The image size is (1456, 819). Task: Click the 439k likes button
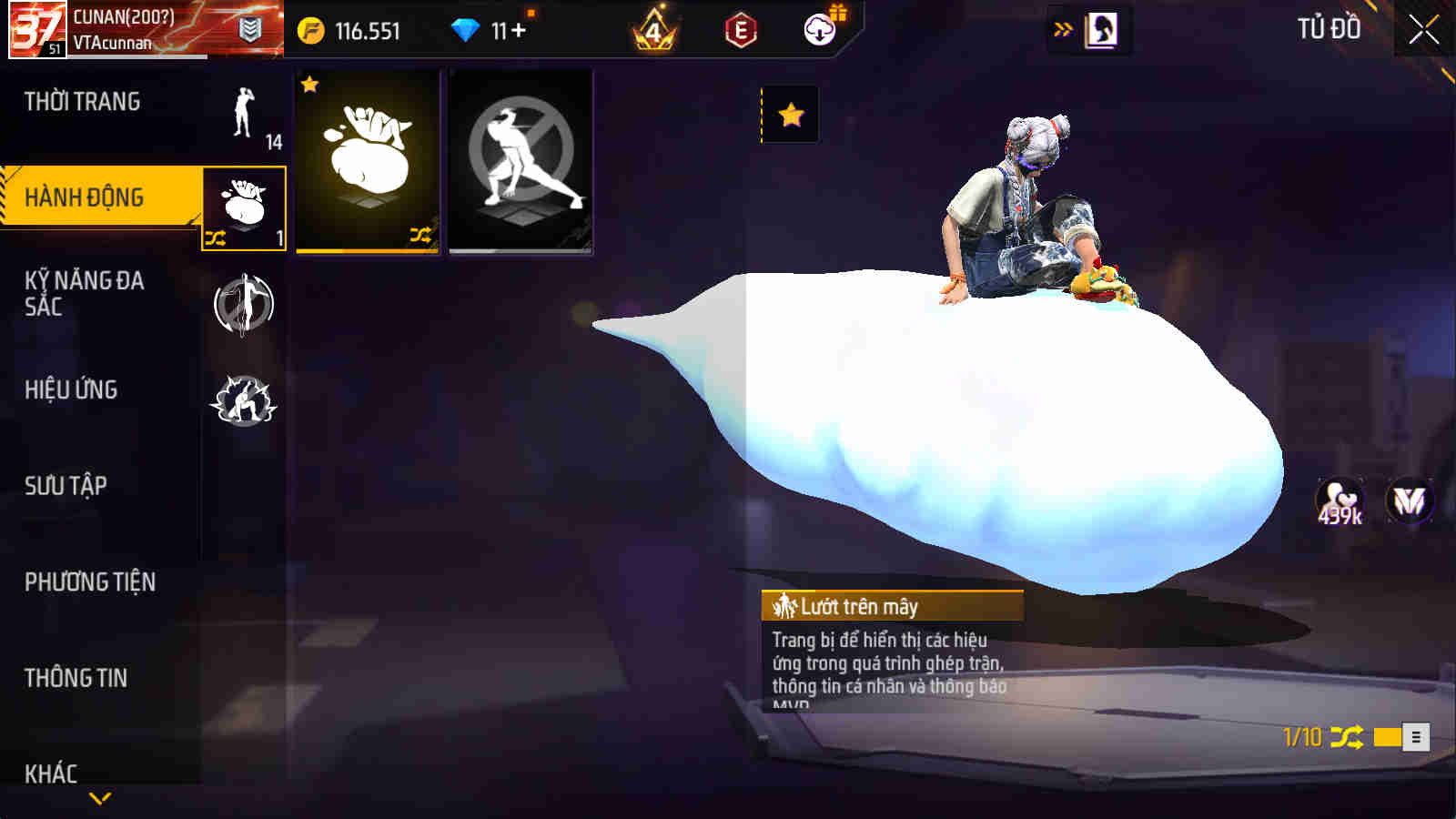[1341, 499]
